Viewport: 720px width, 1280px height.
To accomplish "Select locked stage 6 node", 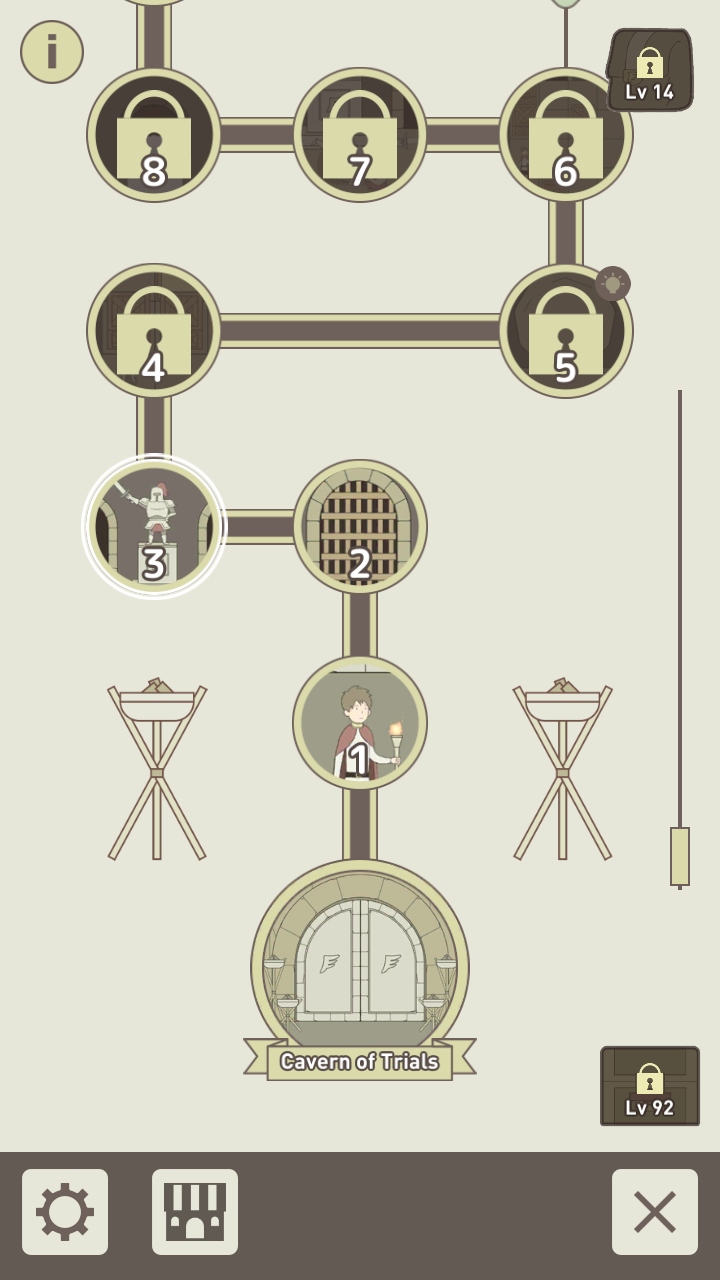I will tap(564, 137).
